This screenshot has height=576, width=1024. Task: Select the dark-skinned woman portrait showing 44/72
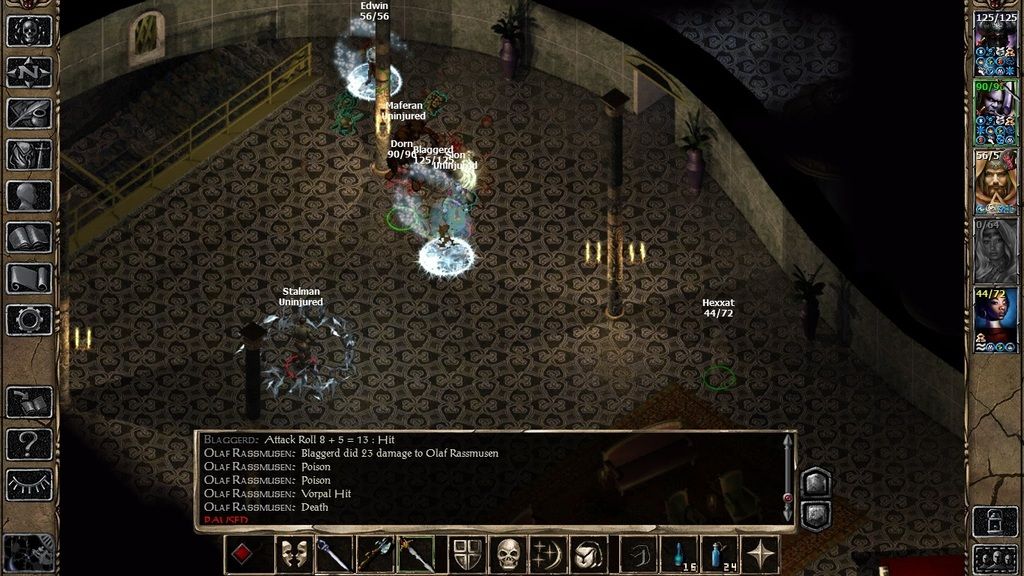coord(995,320)
